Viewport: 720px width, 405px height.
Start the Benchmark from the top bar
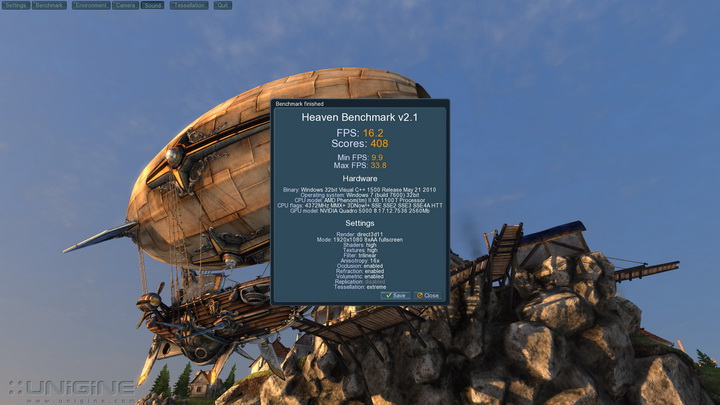click(49, 5)
